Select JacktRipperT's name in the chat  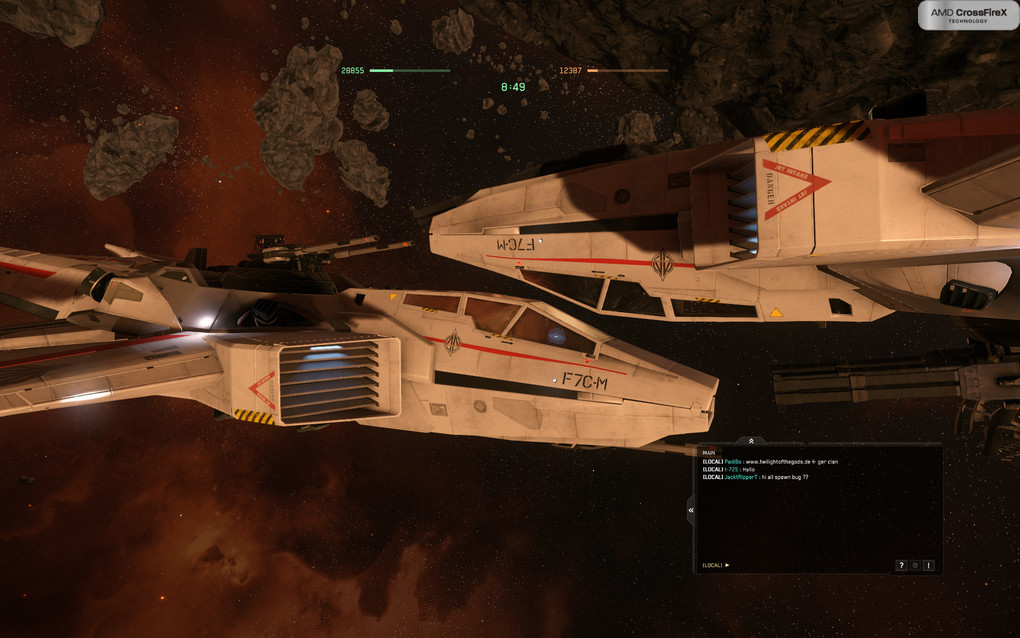(741, 477)
